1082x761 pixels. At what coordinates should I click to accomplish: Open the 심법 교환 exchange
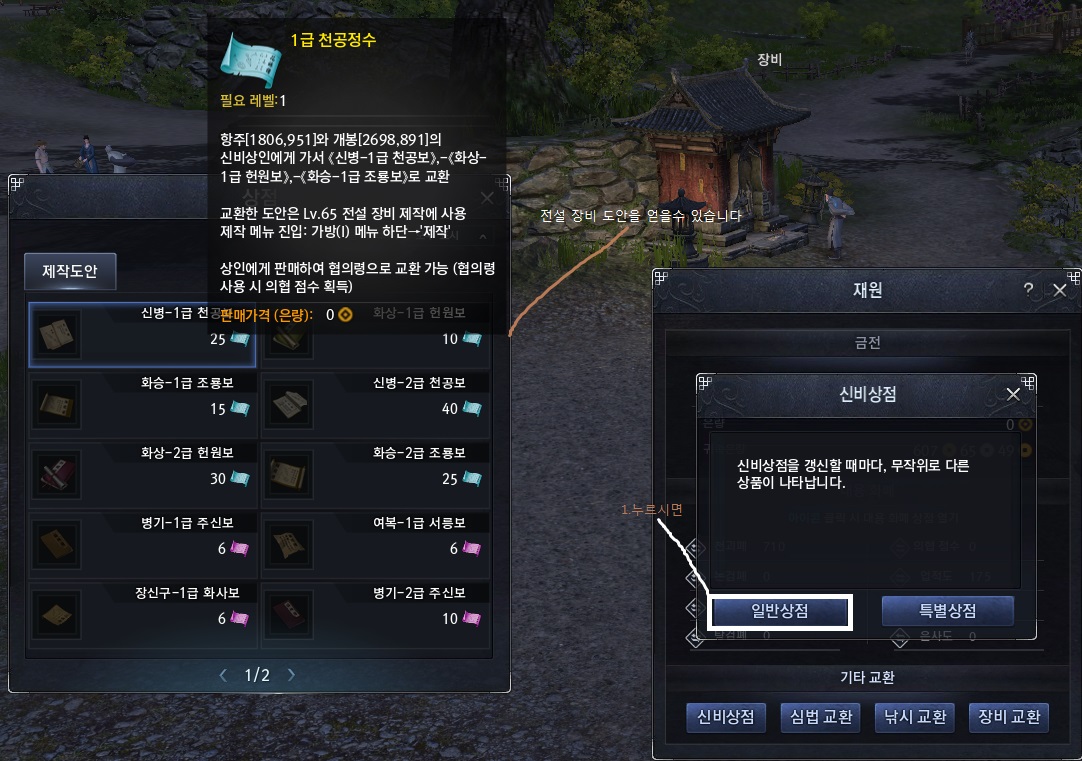point(820,717)
